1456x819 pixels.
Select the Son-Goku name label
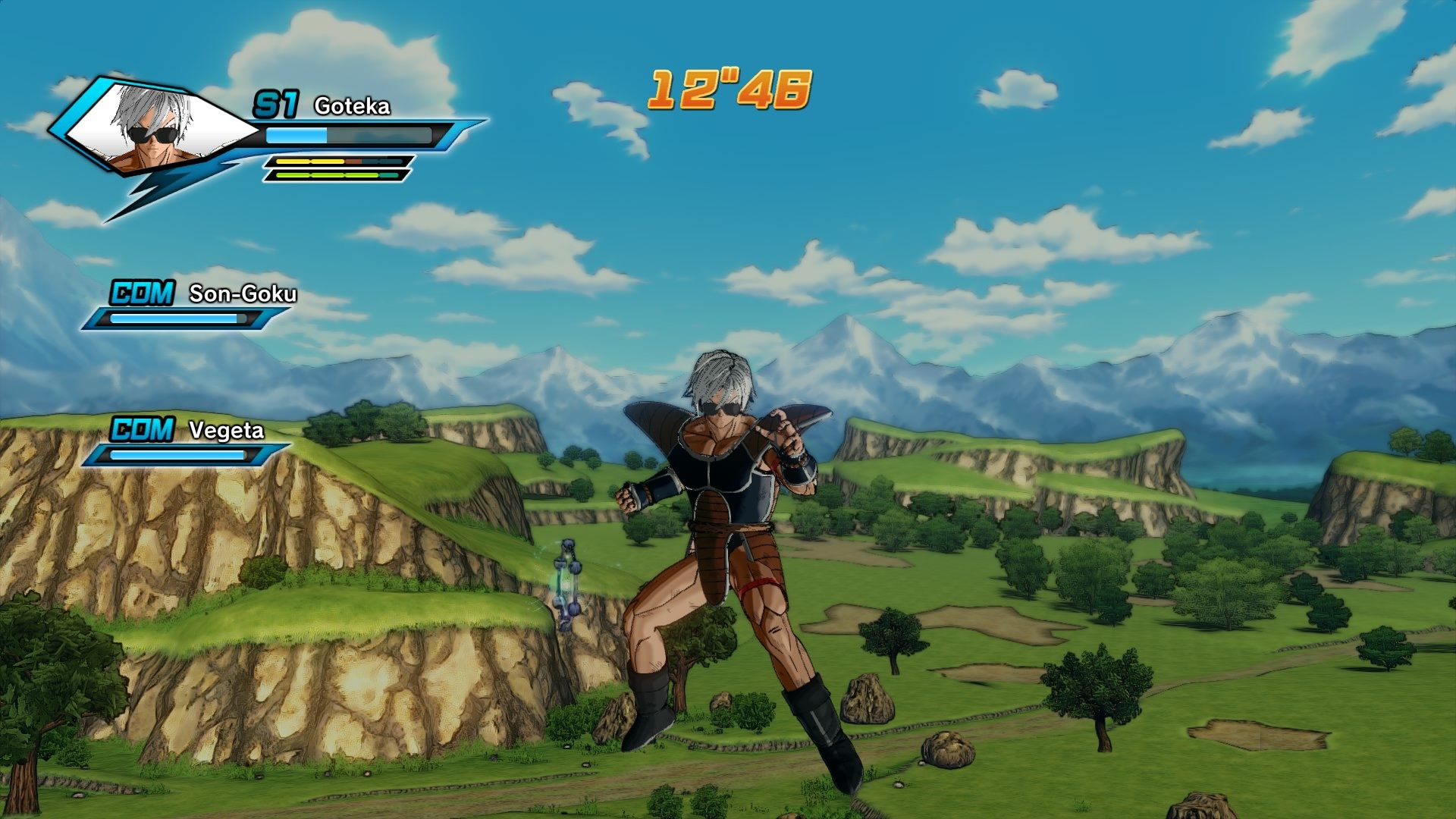coord(243,292)
